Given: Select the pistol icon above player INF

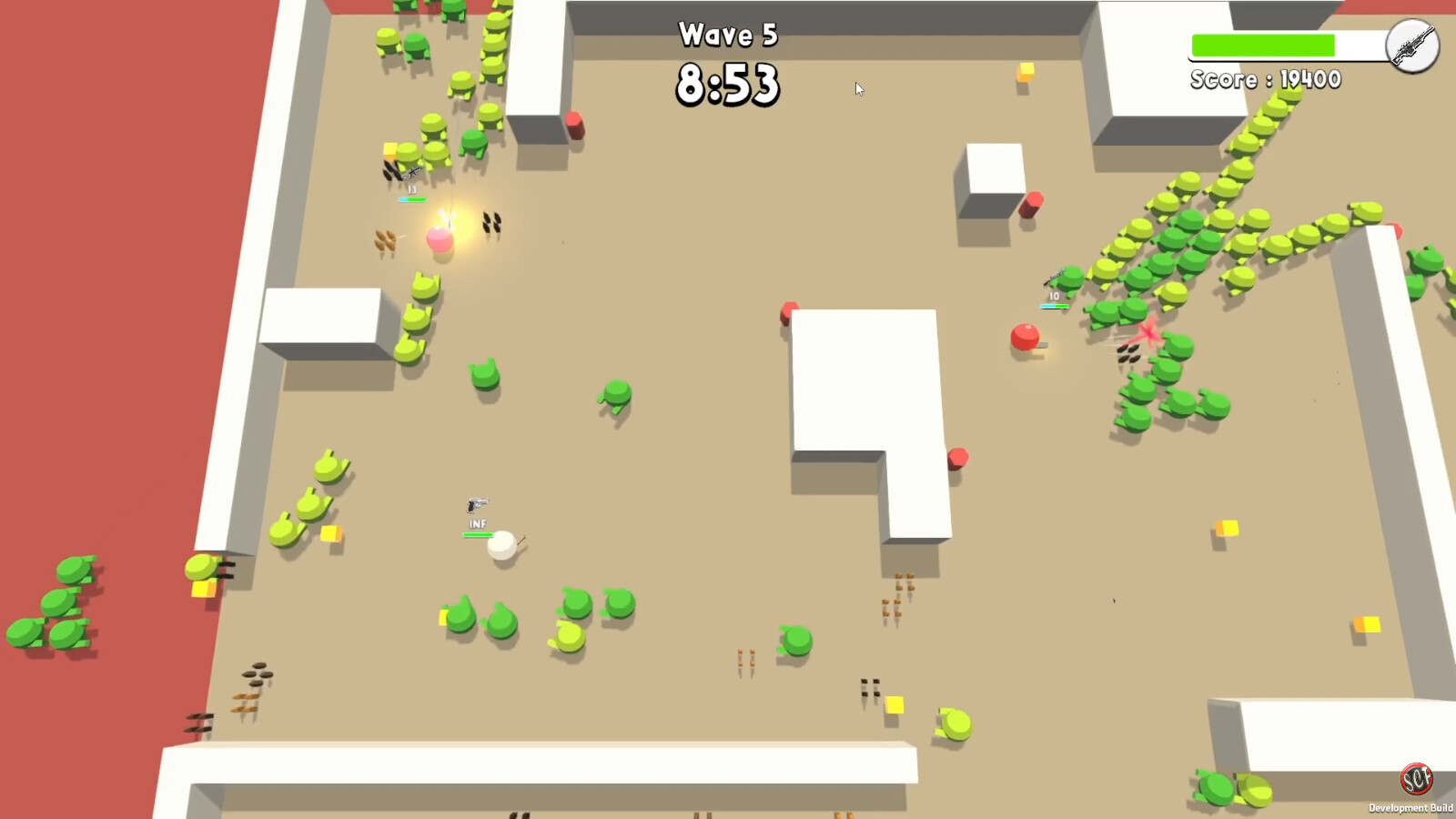Looking at the screenshot, I should 477,502.
